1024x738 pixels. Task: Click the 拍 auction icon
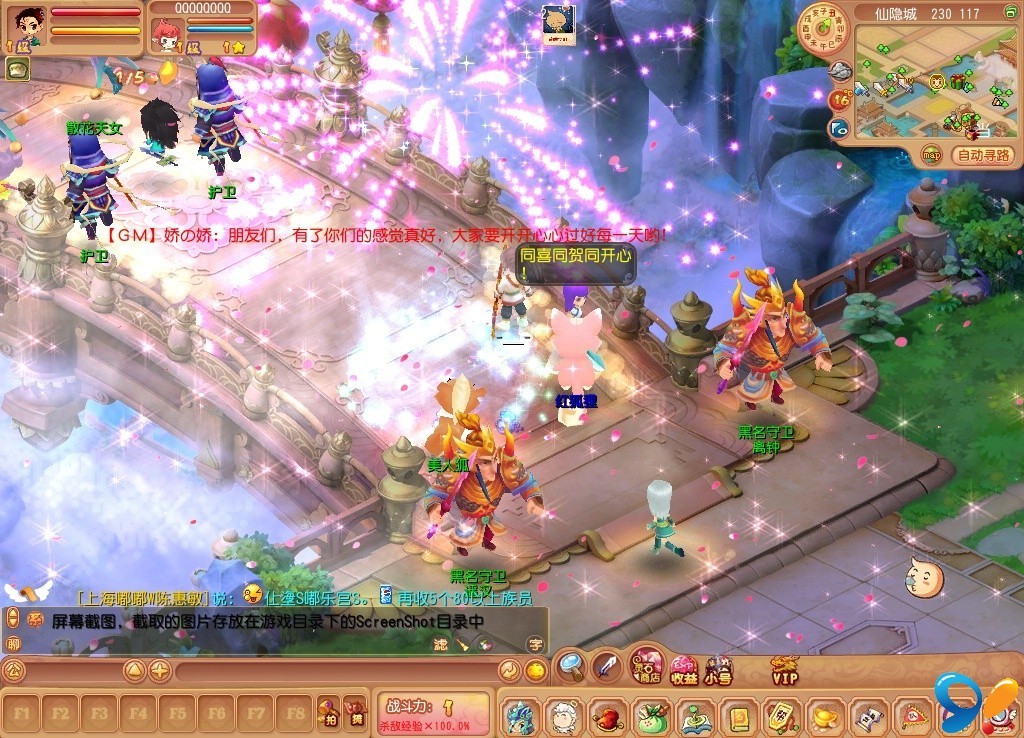pyautogui.click(x=328, y=714)
